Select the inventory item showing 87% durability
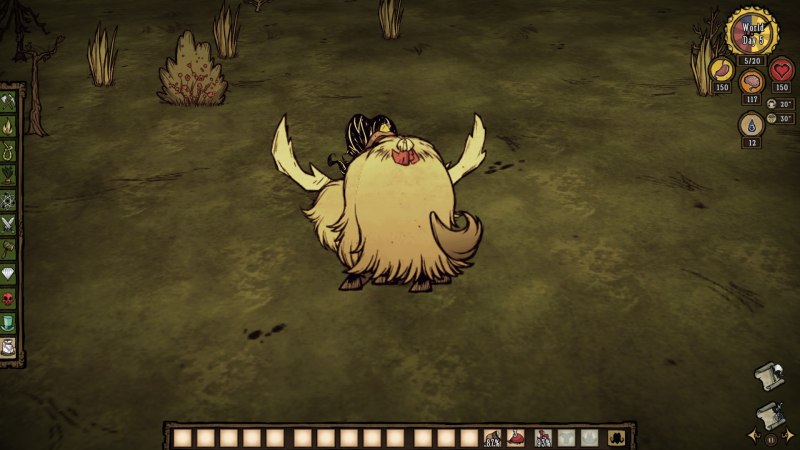The width and height of the screenshot is (800, 450). point(493,437)
